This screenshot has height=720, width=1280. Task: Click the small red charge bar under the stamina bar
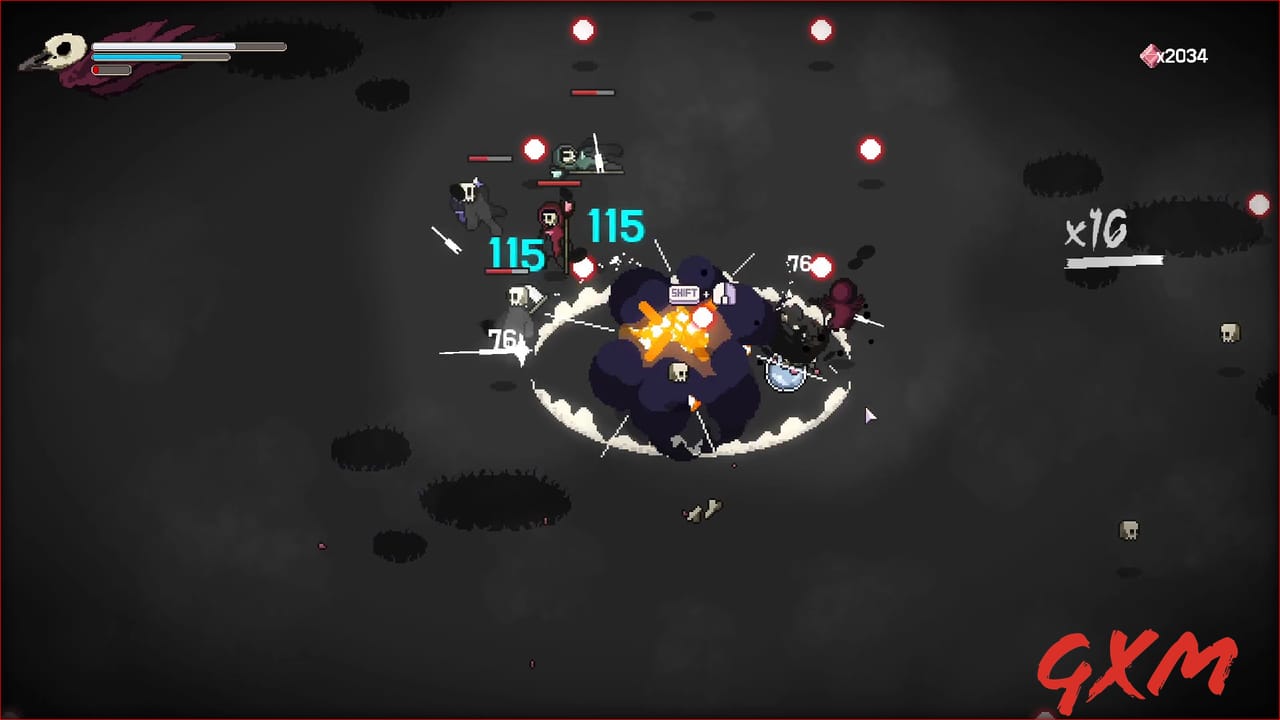[x=110, y=70]
